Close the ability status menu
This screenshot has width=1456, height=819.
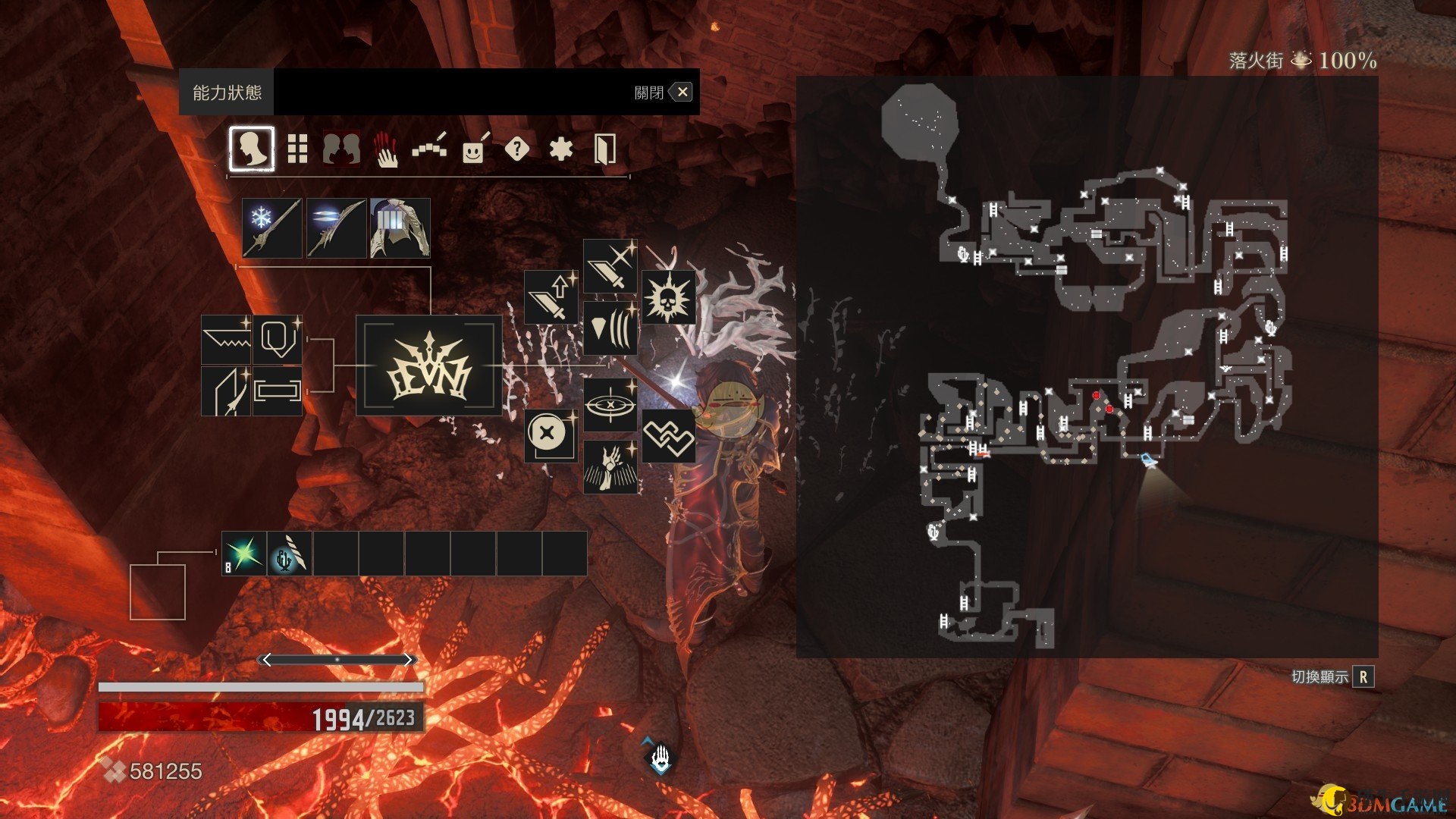pyautogui.click(x=682, y=93)
